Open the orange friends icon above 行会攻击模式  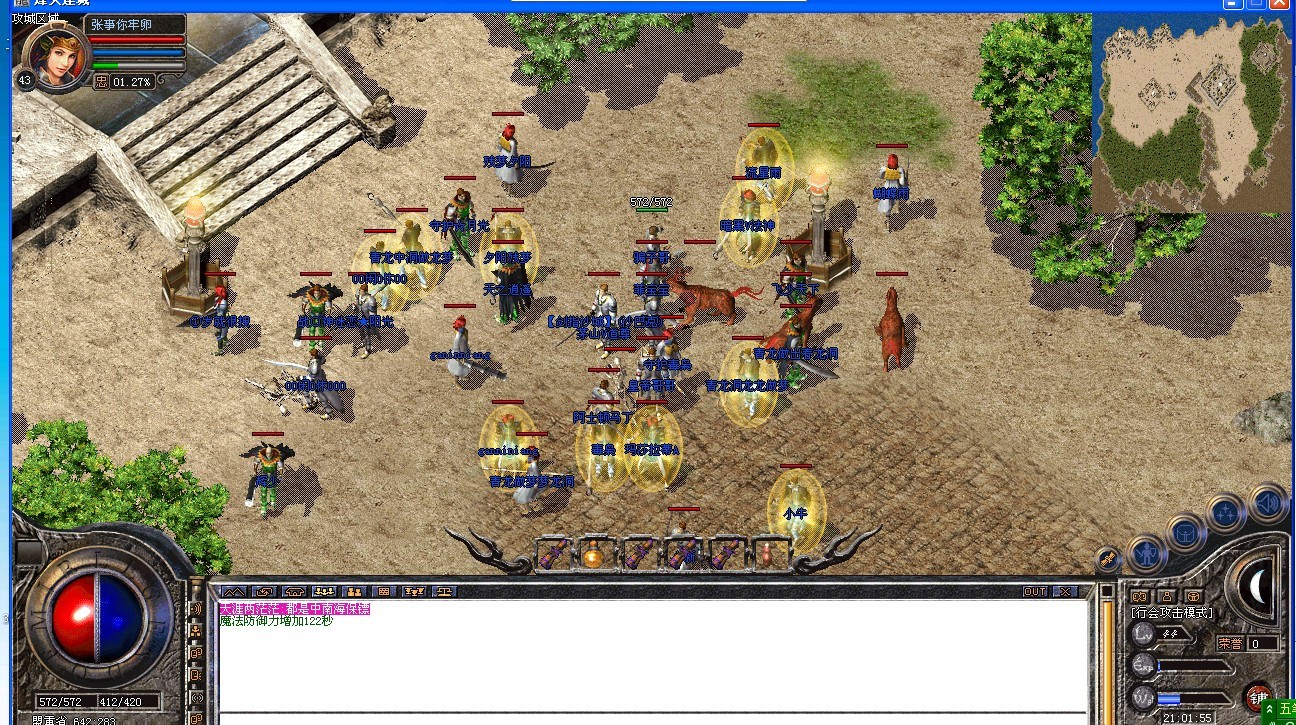coord(1141,596)
